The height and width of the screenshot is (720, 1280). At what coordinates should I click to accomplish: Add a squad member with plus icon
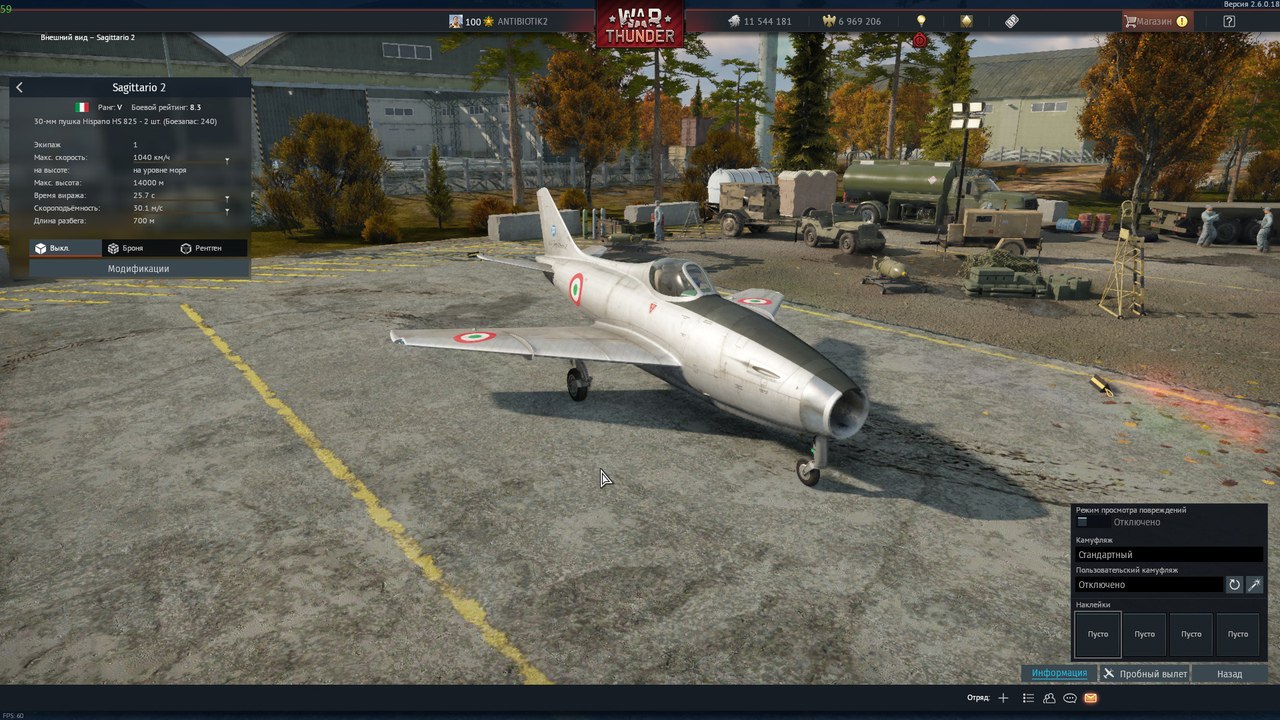1004,698
